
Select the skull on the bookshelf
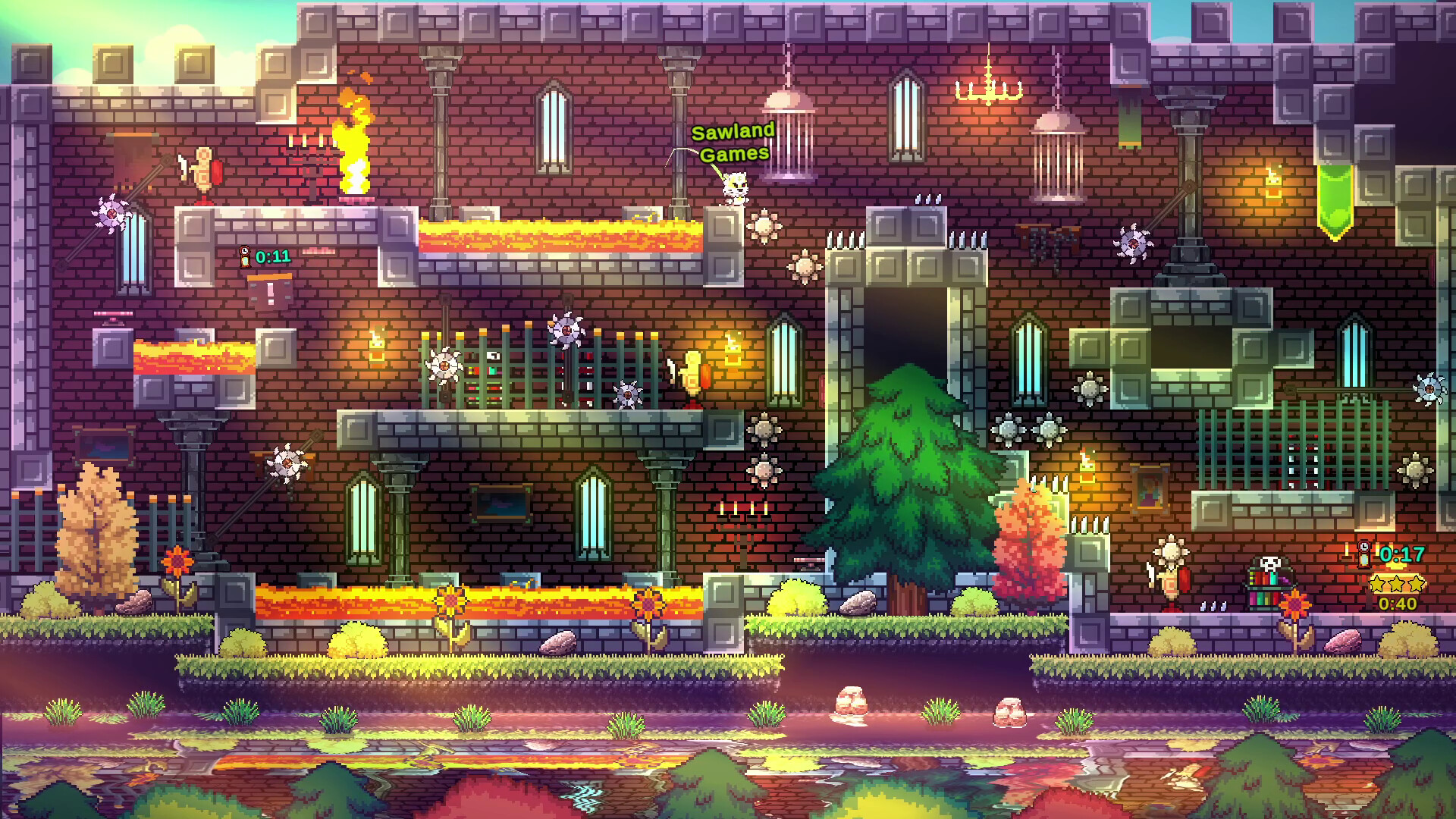point(1269,563)
